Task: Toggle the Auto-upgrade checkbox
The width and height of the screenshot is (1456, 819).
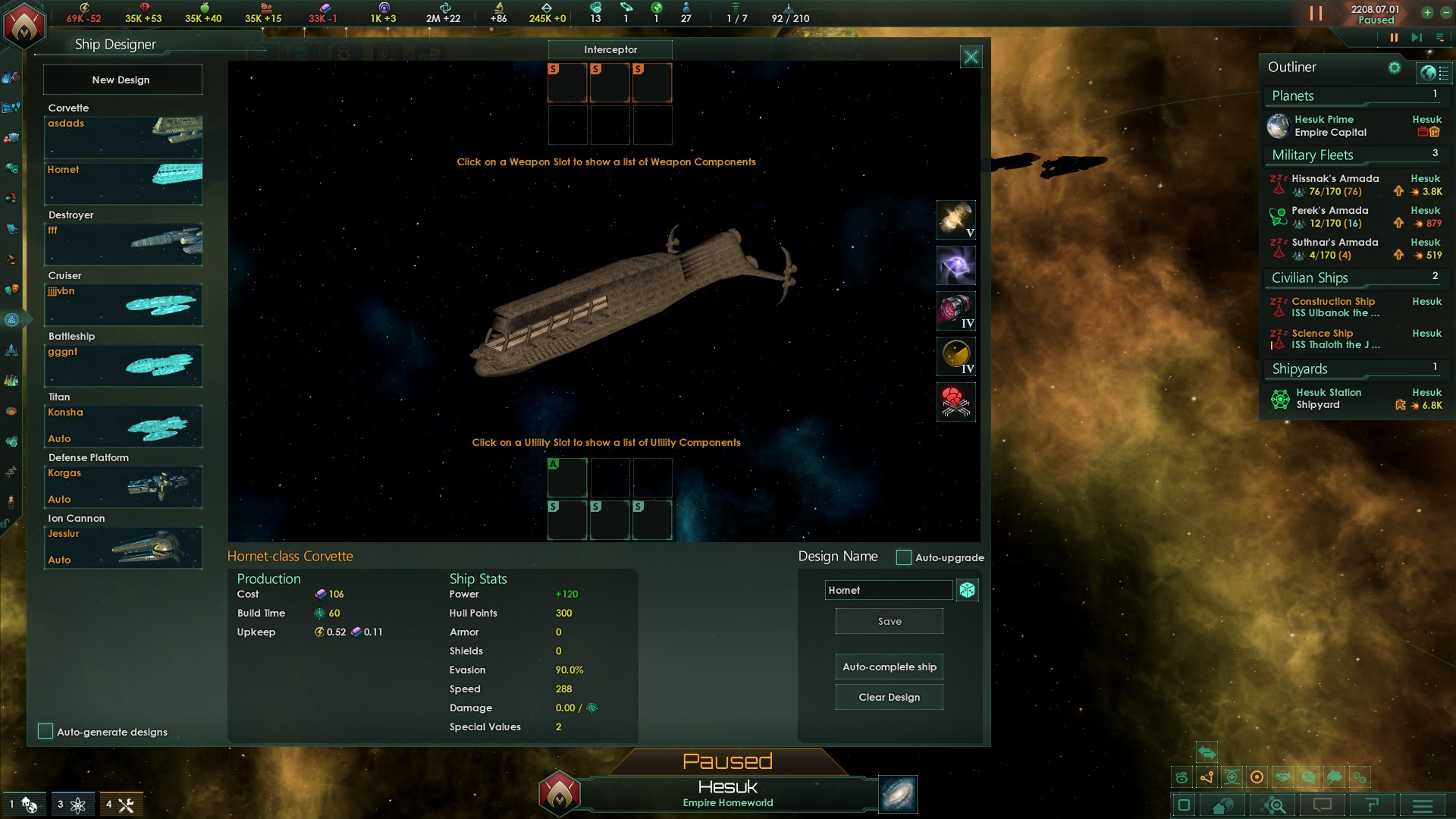Action: pos(903,557)
